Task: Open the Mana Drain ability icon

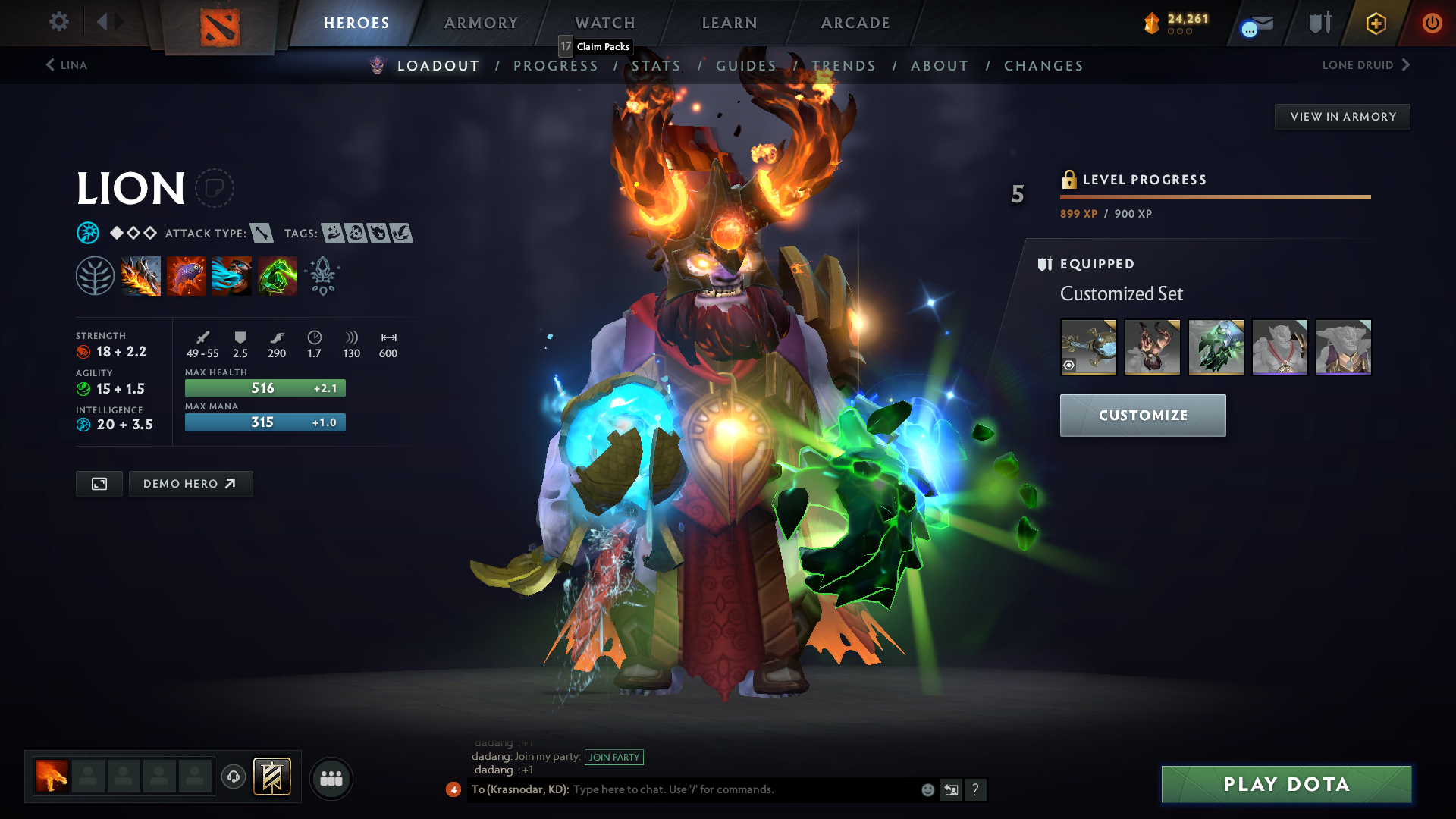Action: [x=232, y=275]
